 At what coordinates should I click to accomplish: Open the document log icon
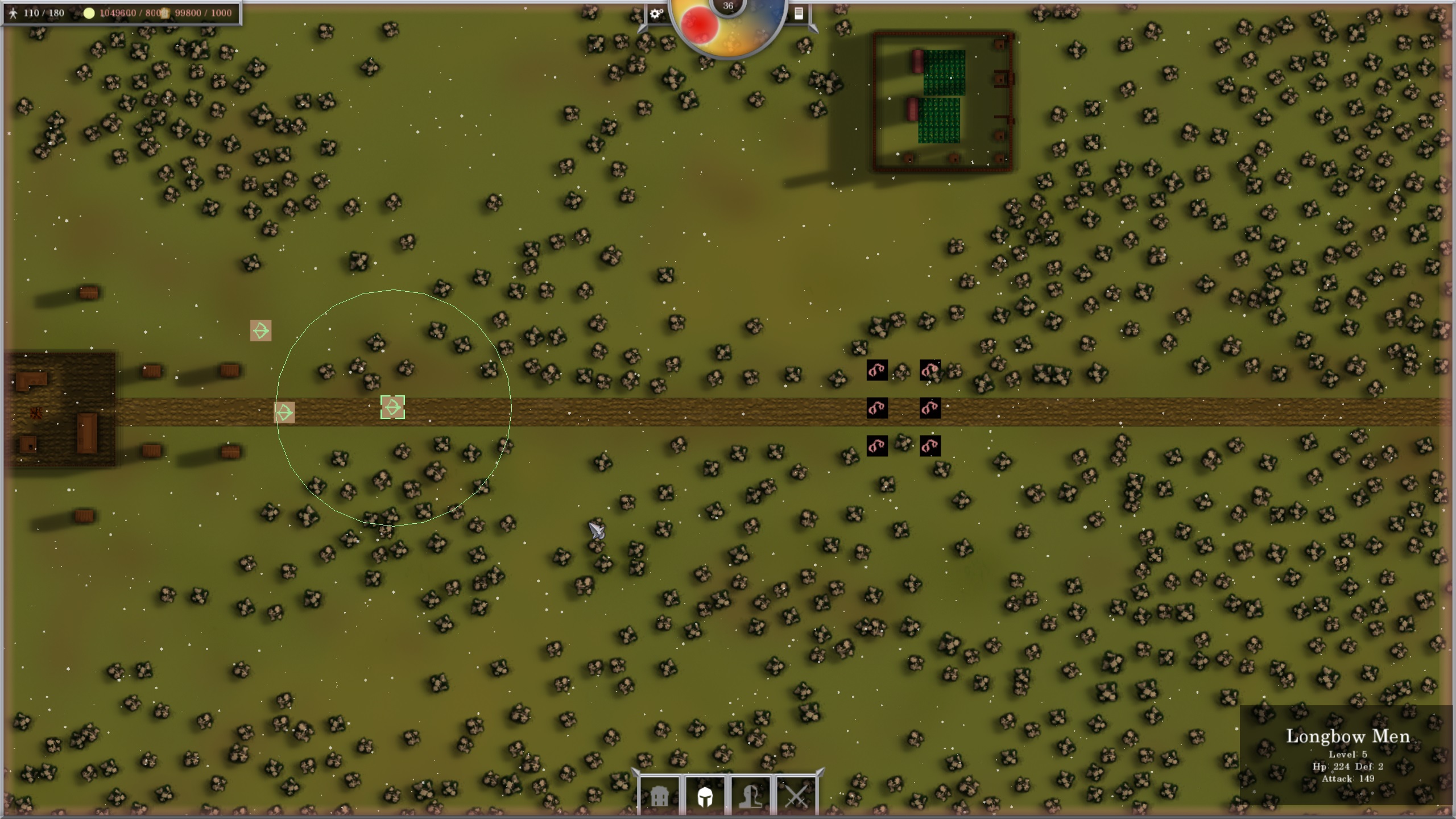(799, 14)
